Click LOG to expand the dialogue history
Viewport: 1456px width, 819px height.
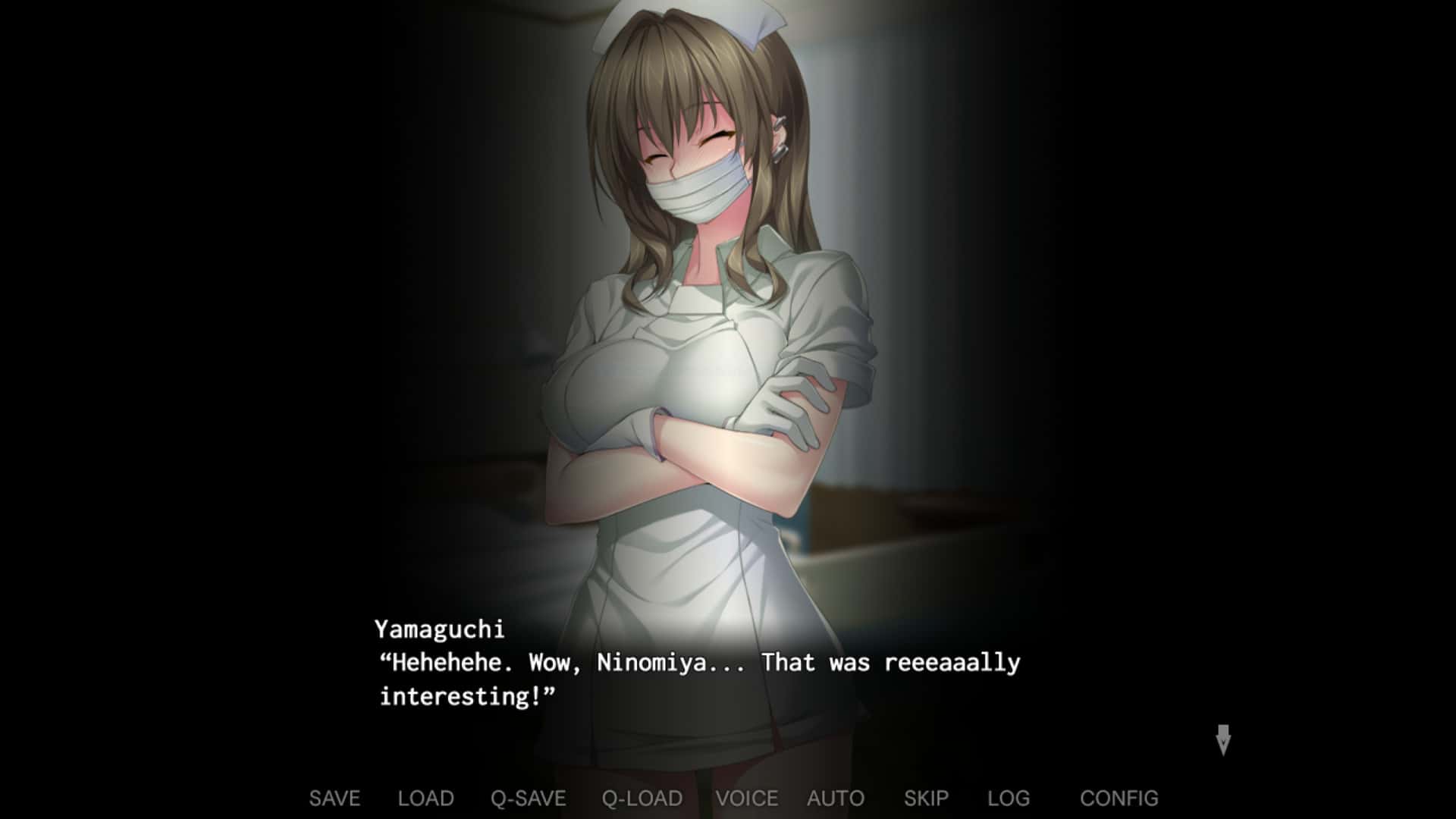coord(1010,798)
